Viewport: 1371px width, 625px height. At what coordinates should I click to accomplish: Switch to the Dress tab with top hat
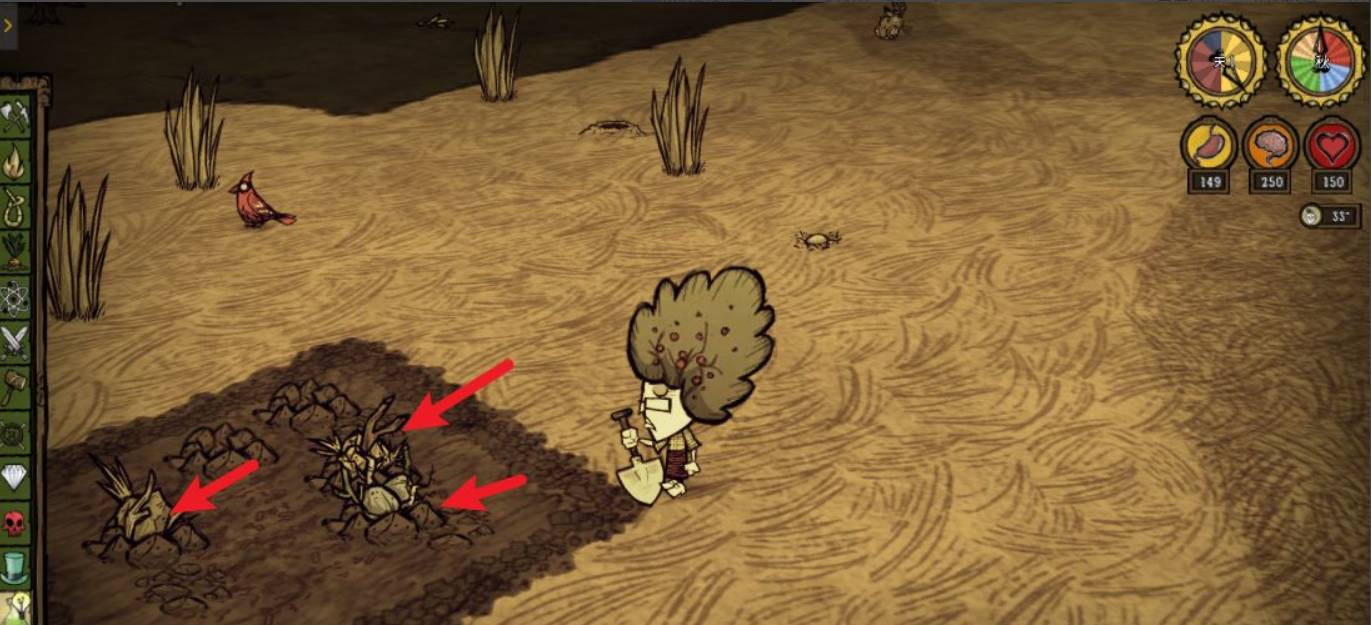[x=14, y=568]
